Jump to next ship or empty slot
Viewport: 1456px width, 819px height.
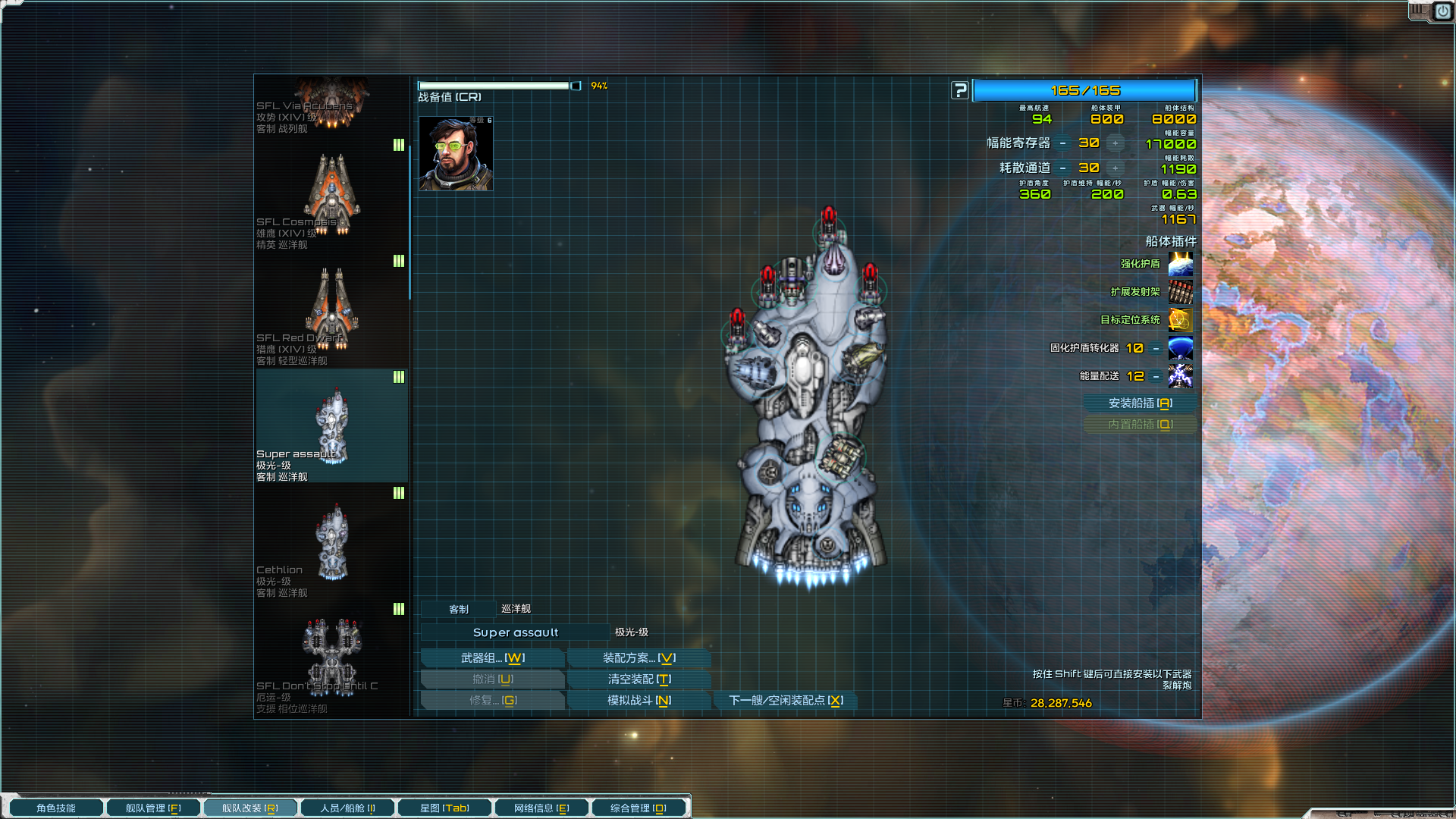coord(786,701)
